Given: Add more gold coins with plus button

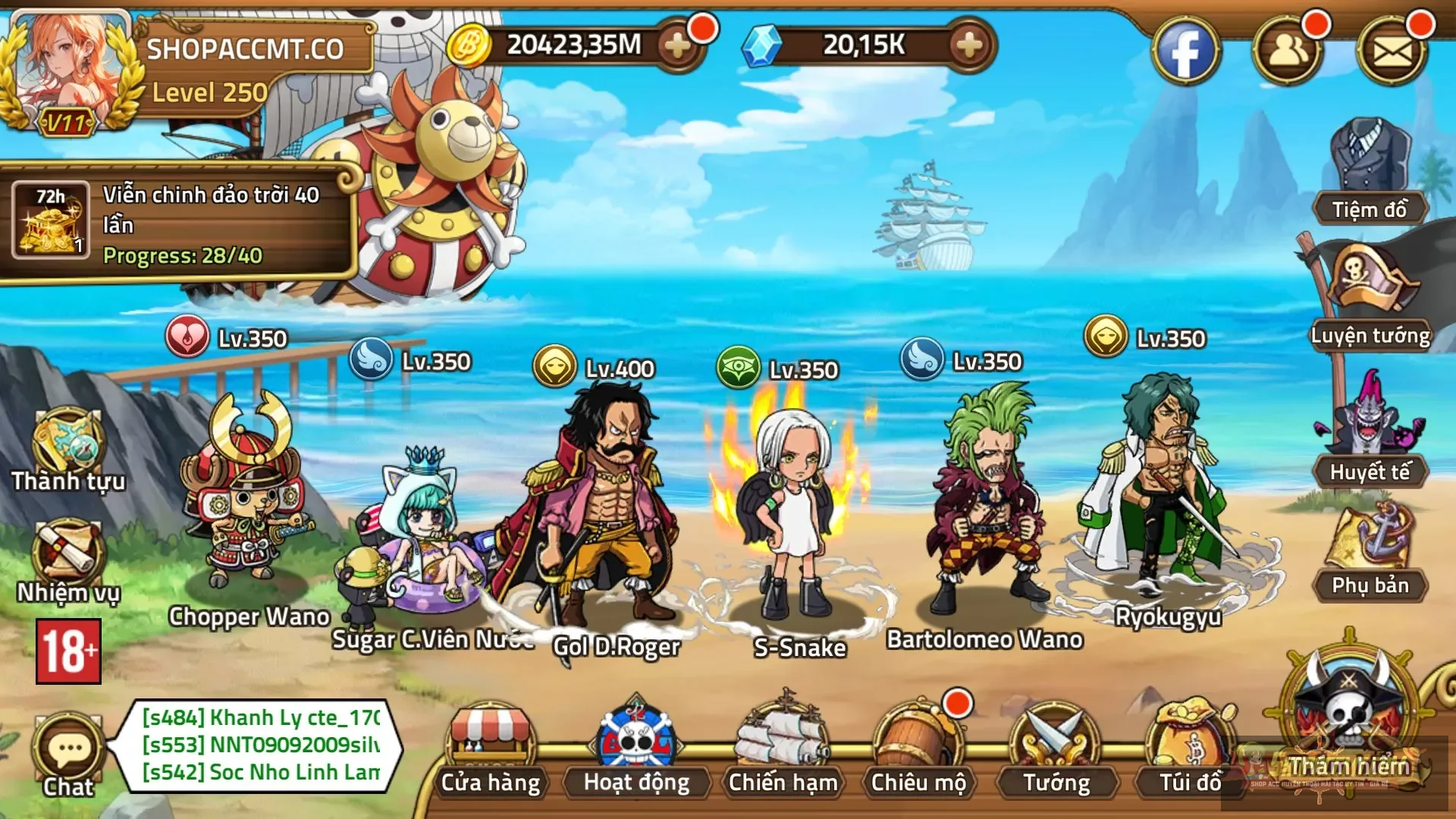Looking at the screenshot, I should (677, 45).
